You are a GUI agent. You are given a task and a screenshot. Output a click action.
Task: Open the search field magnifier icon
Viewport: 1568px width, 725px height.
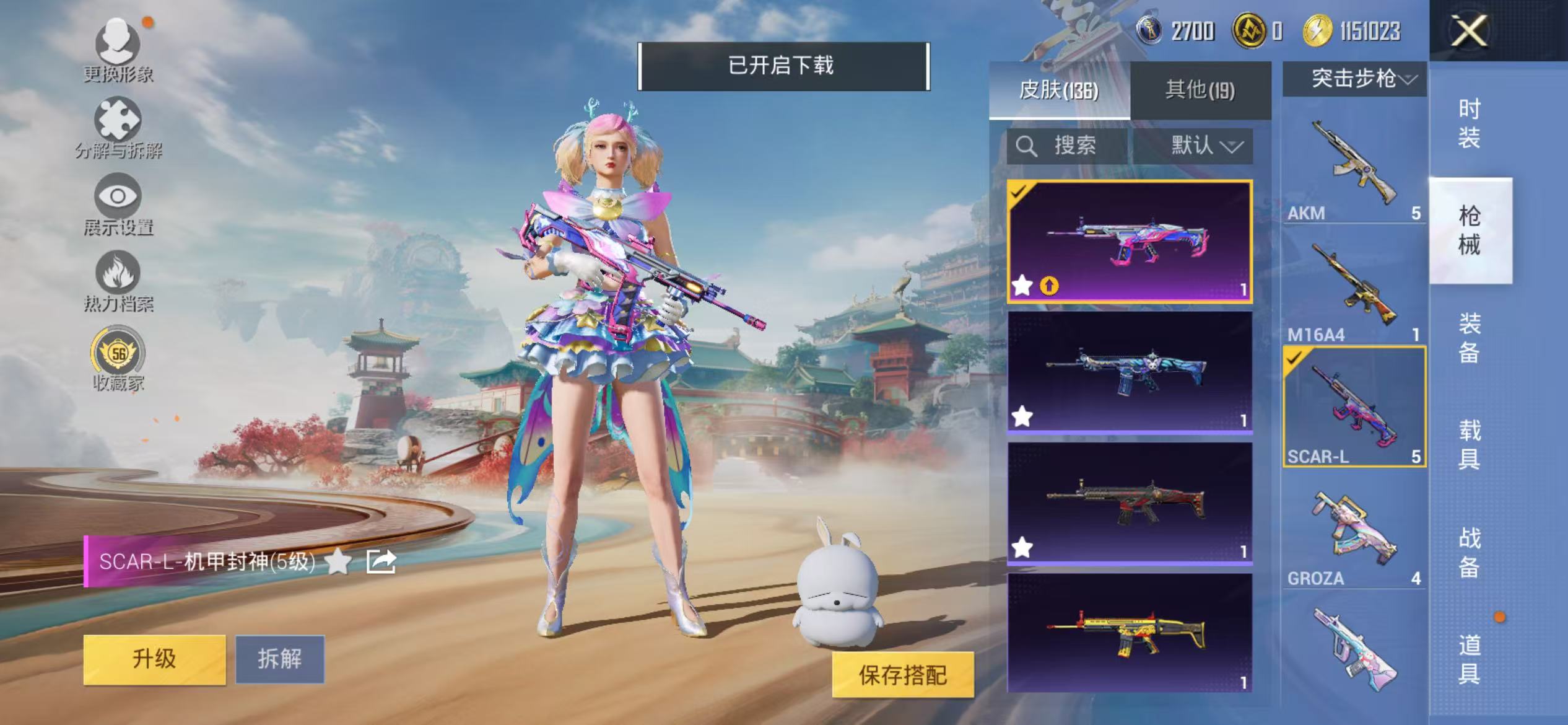click(1027, 147)
